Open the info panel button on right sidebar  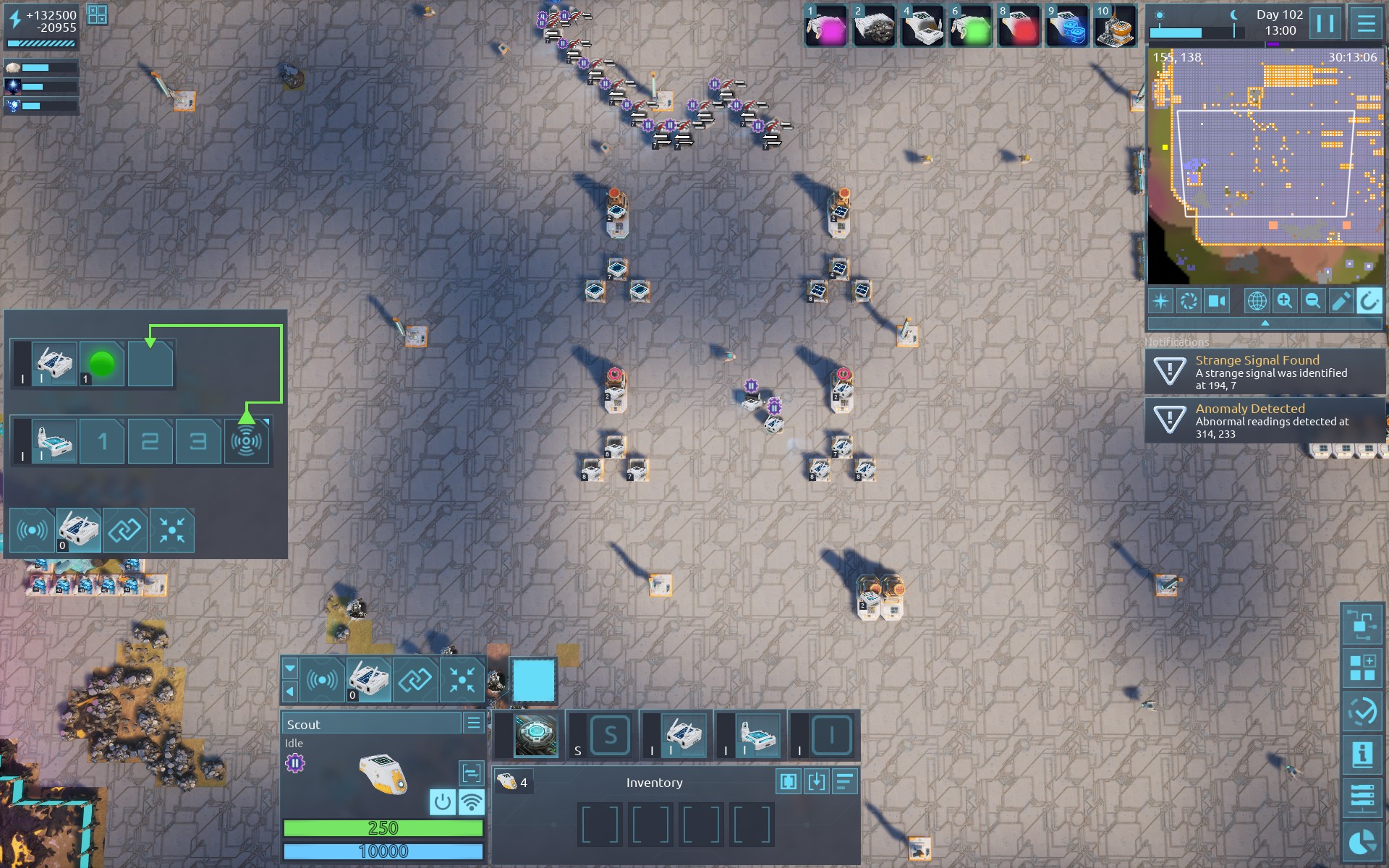(1362, 754)
